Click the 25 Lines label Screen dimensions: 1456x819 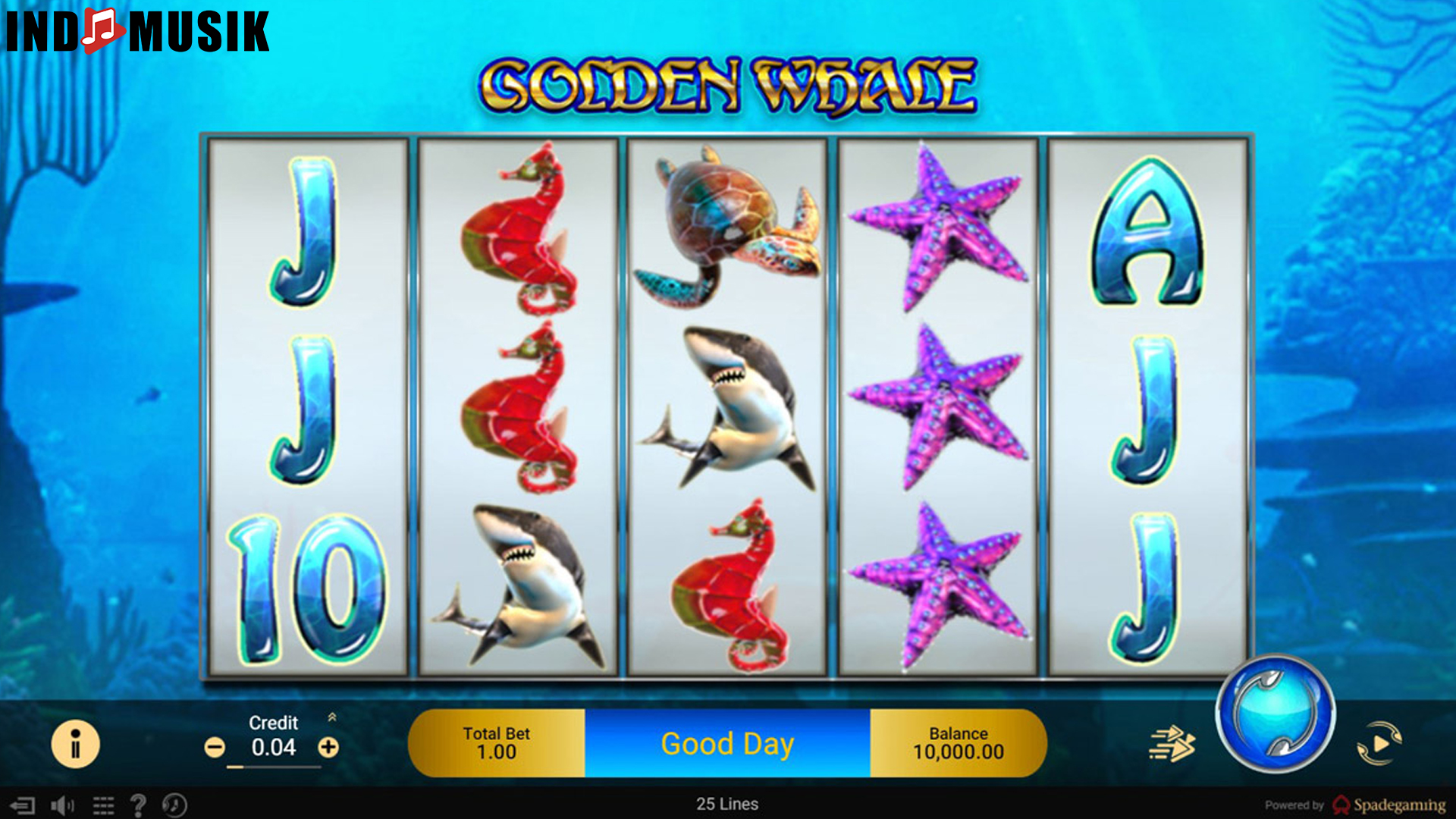pos(728,803)
